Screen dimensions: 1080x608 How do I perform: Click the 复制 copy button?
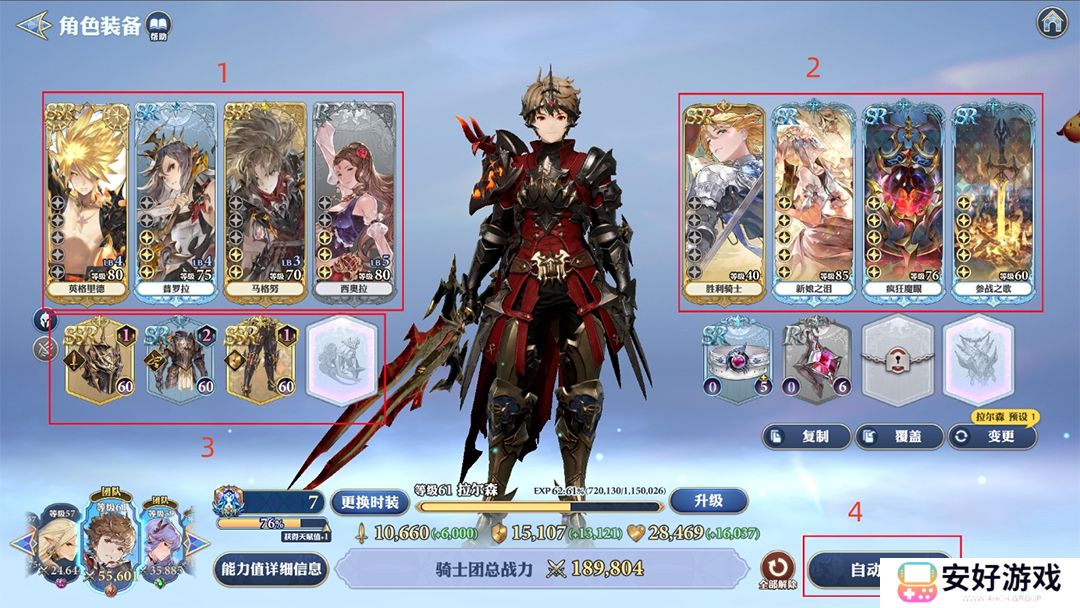807,436
